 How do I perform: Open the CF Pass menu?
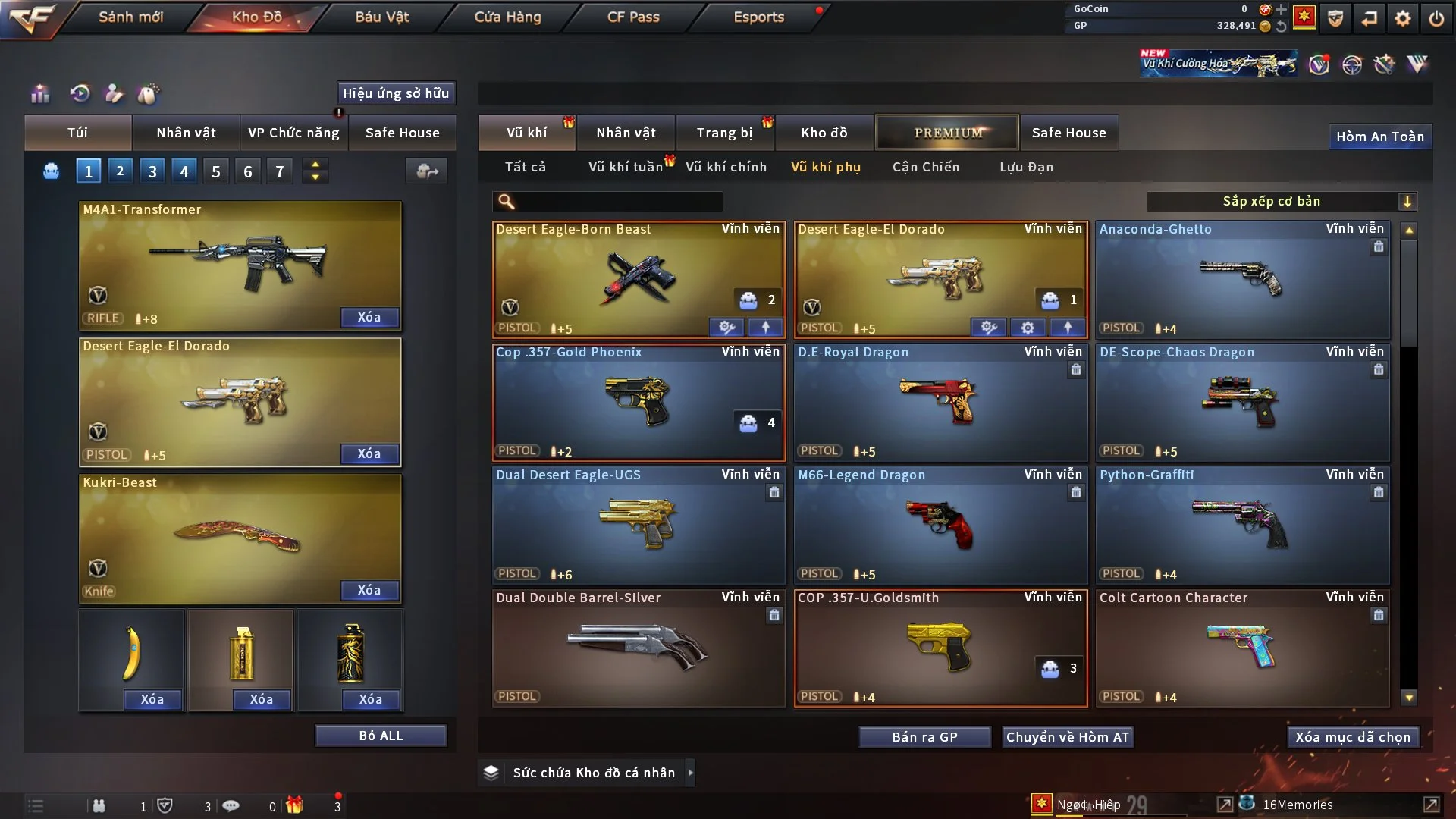pos(633,17)
